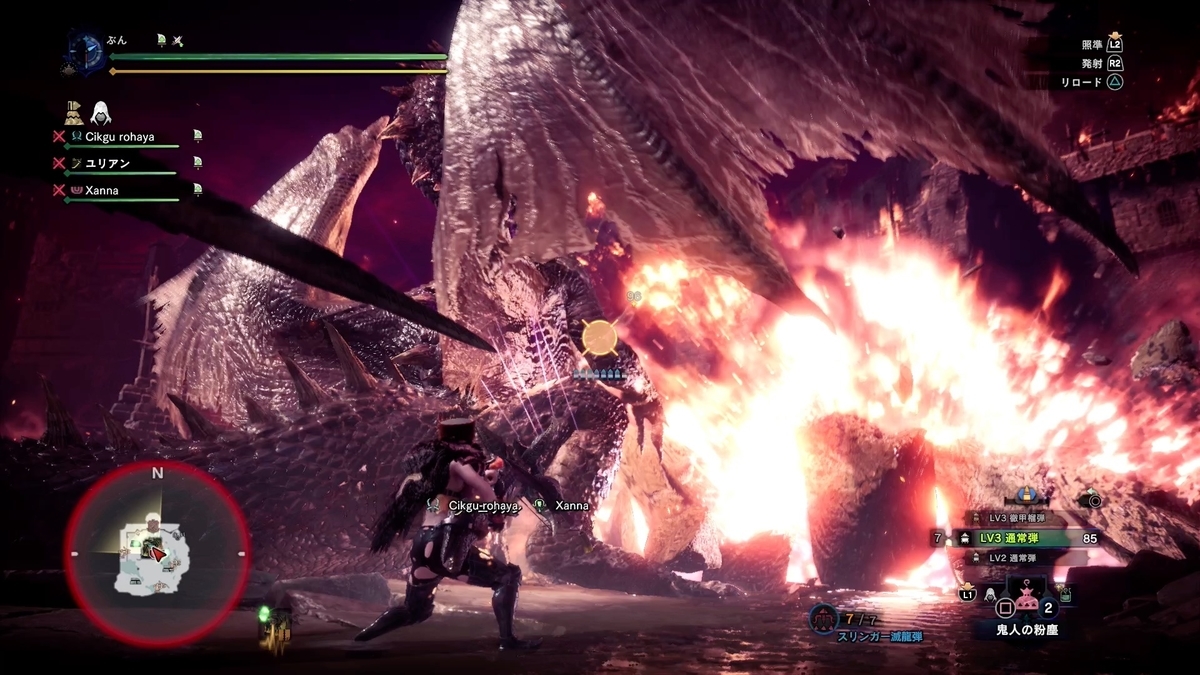Click the white hooded figure icon above party list
This screenshot has width=1200, height=675.
(x=101, y=112)
